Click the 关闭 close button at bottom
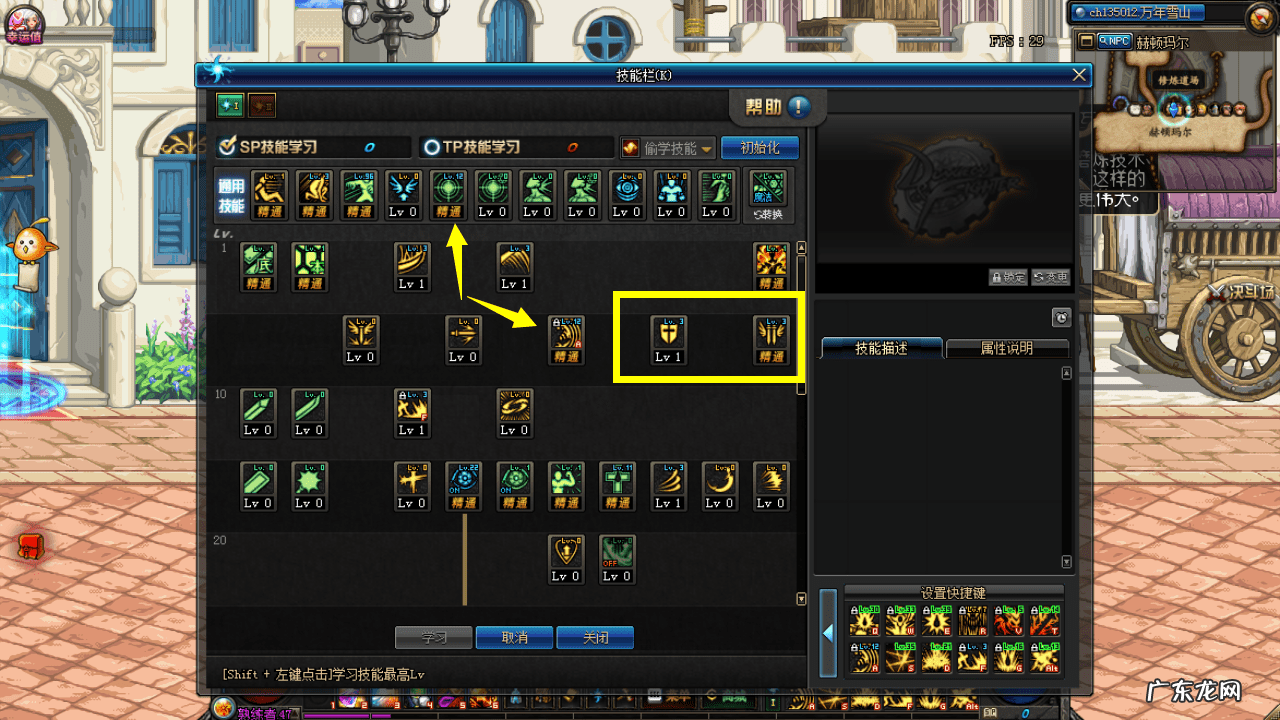 point(595,638)
